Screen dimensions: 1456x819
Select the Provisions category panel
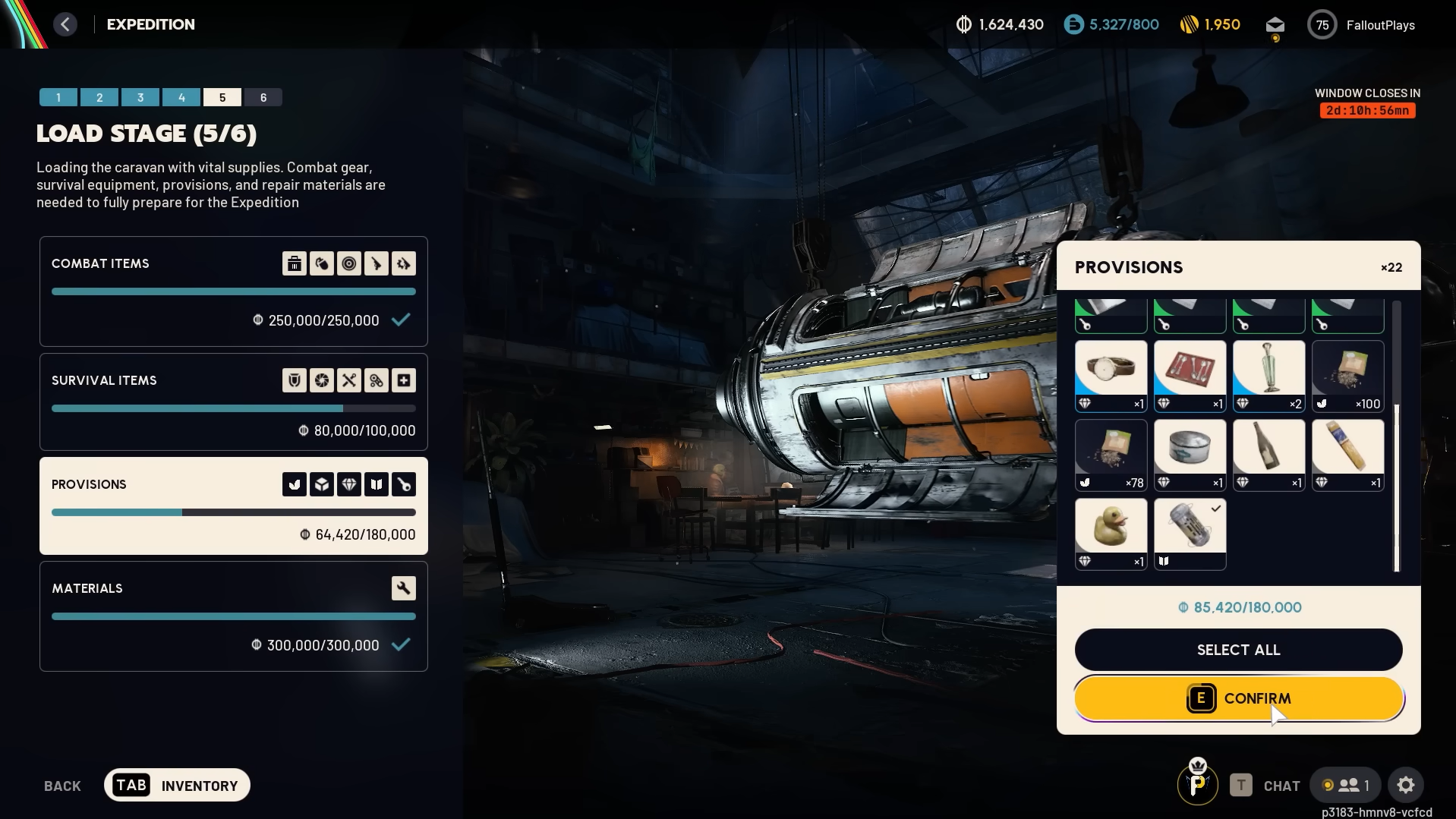pos(233,506)
